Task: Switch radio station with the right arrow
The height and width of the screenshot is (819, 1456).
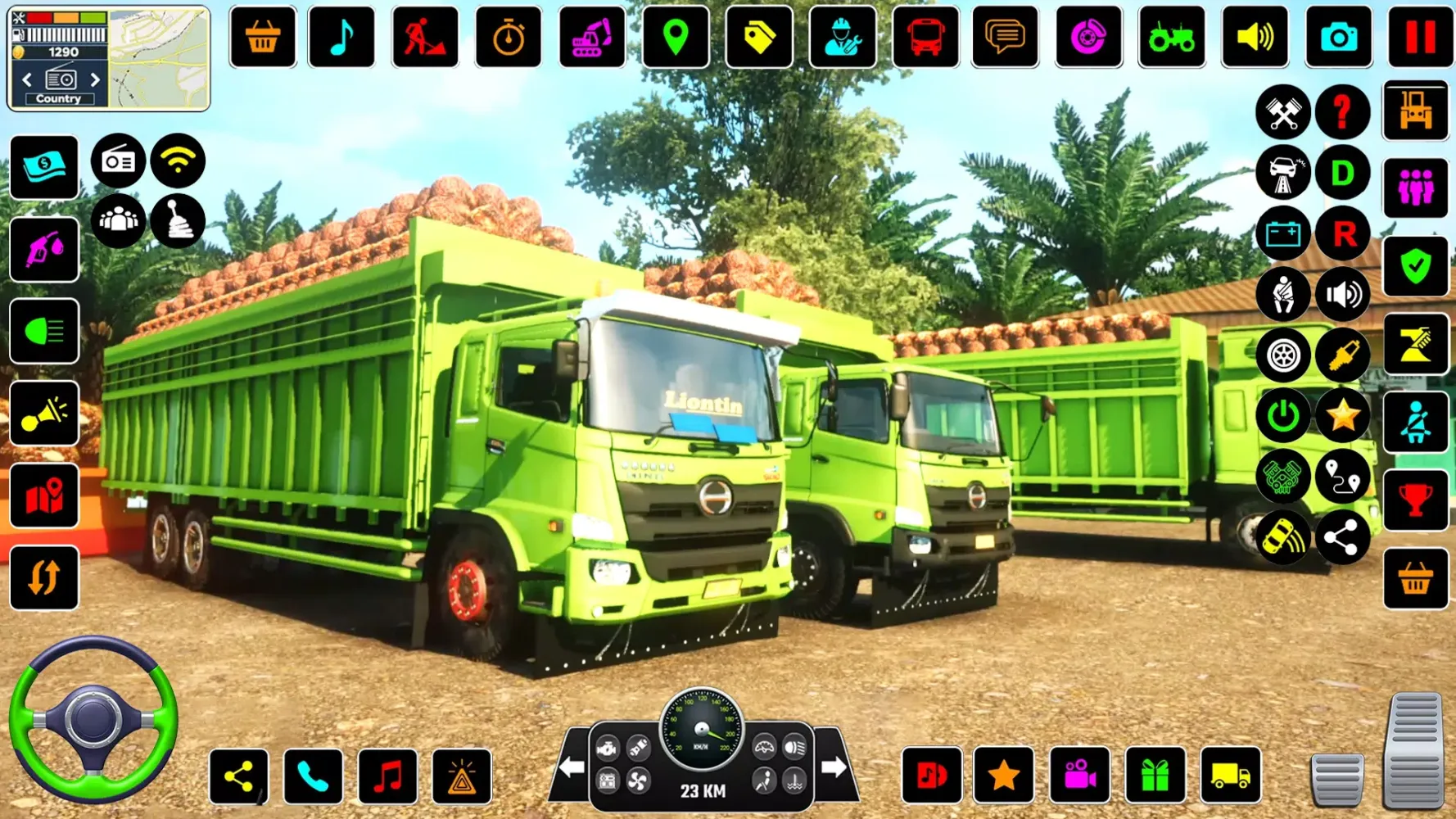Action: click(x=95, y=79)
